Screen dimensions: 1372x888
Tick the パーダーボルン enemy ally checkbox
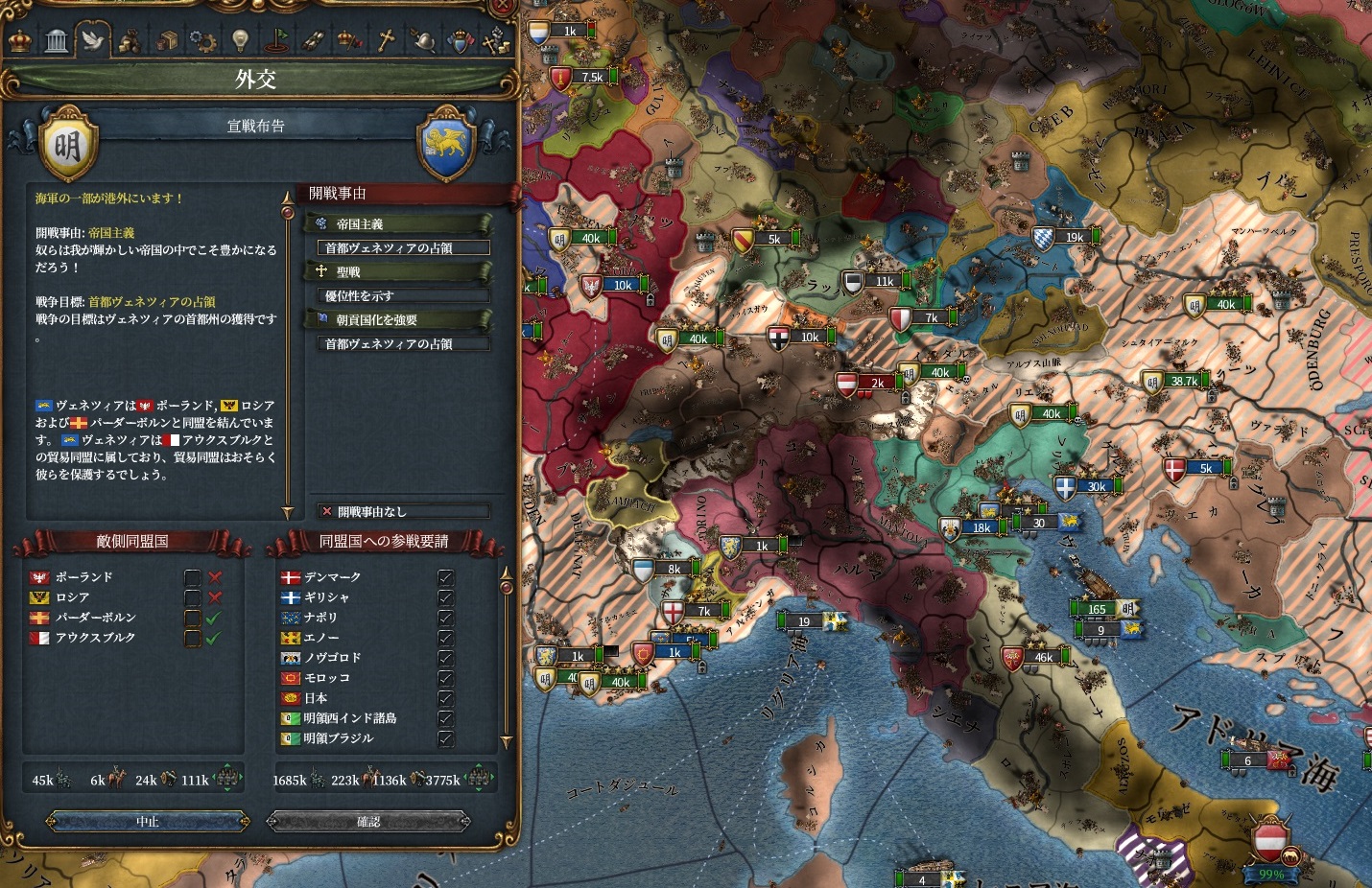pyautogui.click(x=193, y=618)
